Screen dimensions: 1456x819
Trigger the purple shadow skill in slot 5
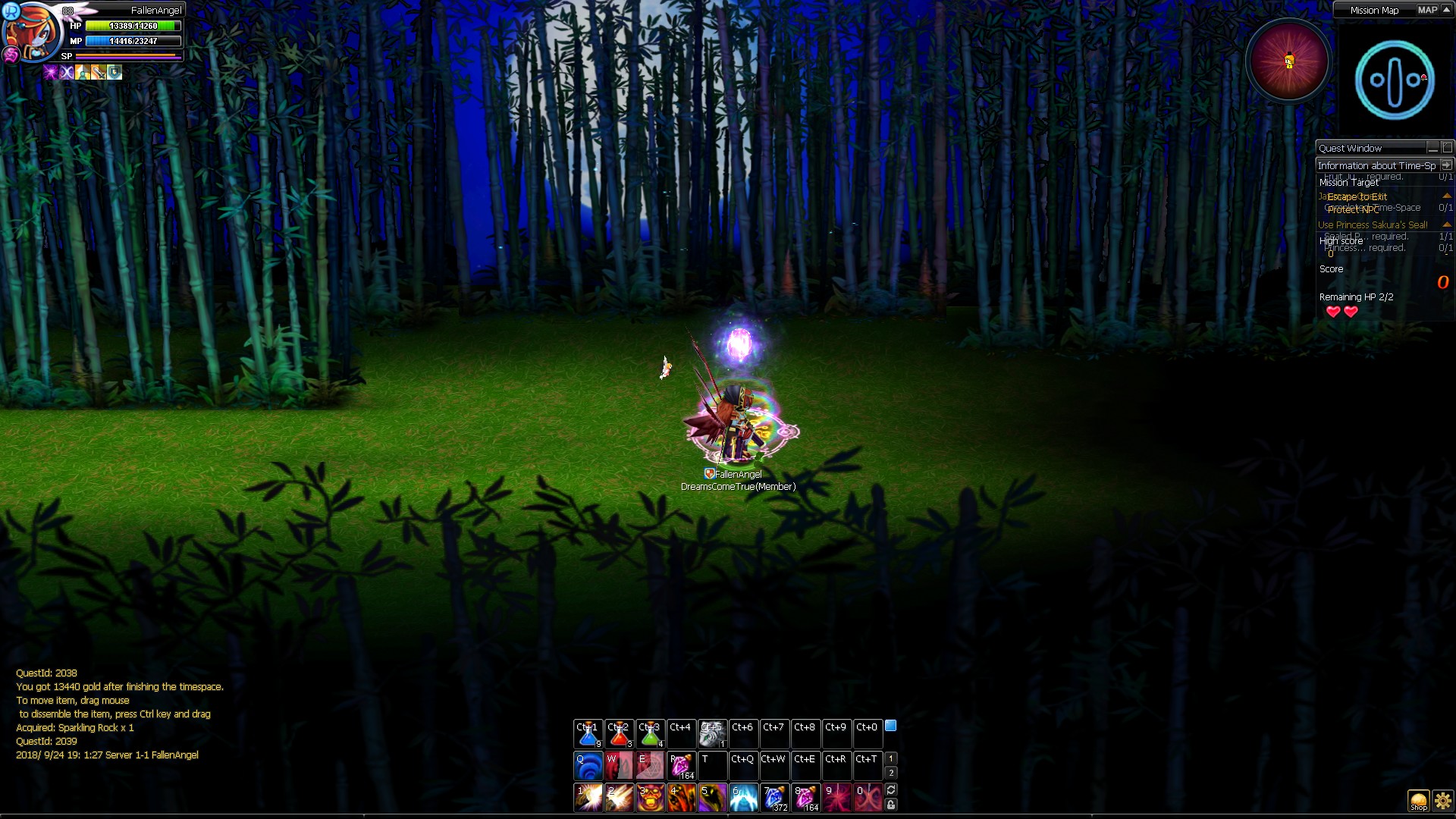(712, 798)
